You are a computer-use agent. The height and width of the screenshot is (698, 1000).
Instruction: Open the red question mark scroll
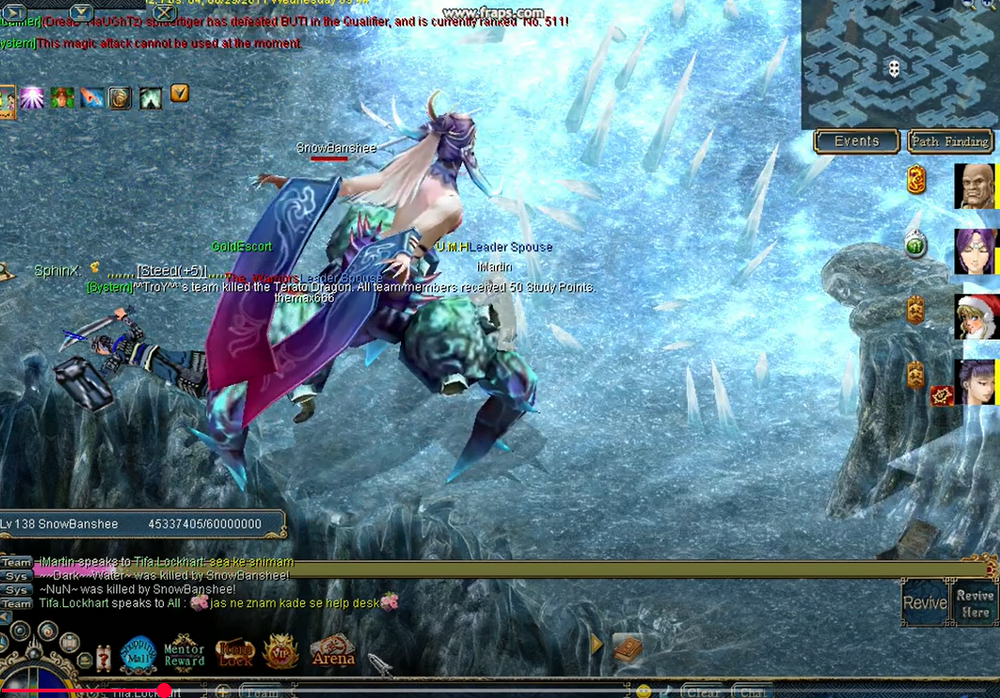(x=102, y=657)
